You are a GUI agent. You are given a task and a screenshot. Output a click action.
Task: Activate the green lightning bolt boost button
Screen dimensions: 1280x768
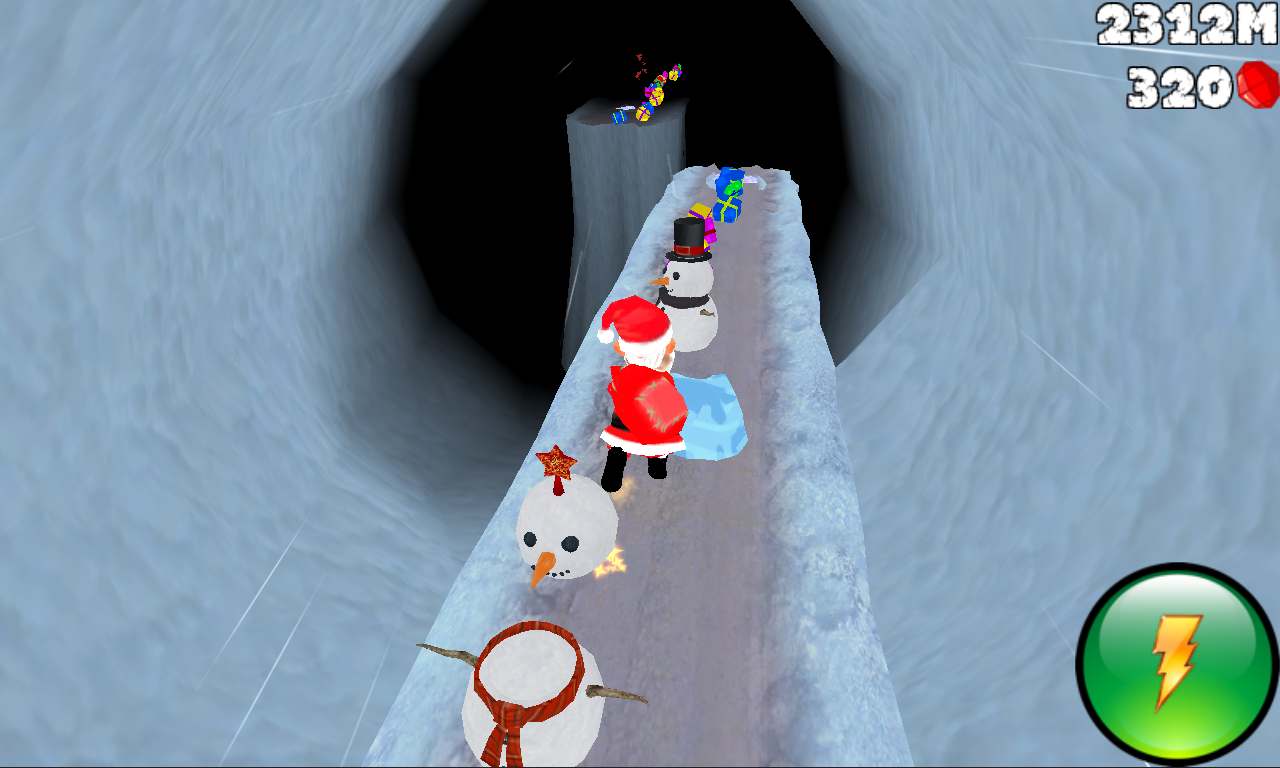(x=1177, y=664)
